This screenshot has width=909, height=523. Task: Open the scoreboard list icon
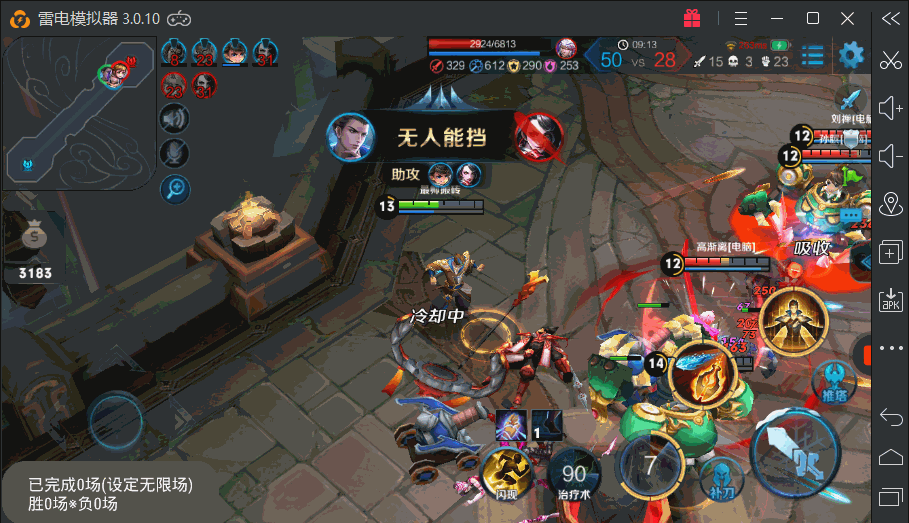pyautogui.click(x=813, y=55)
